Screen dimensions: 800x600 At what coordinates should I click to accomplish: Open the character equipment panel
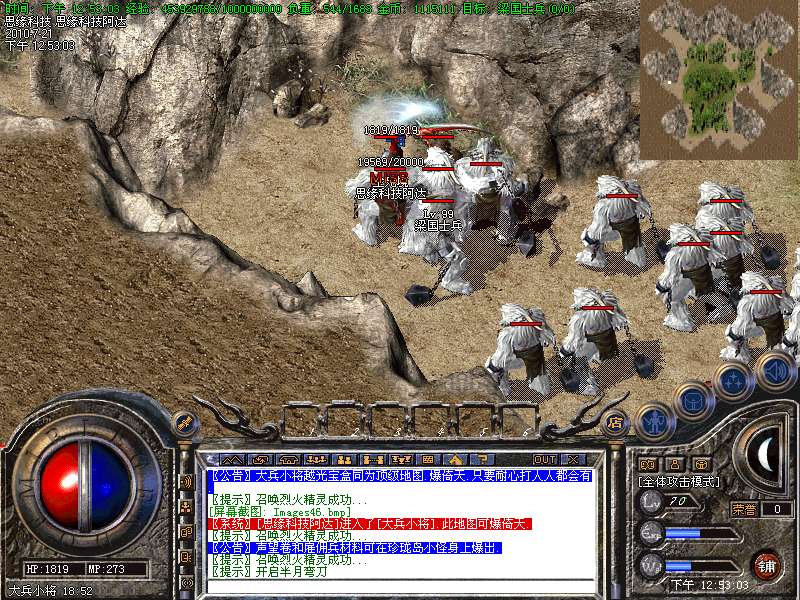(655, 421)
